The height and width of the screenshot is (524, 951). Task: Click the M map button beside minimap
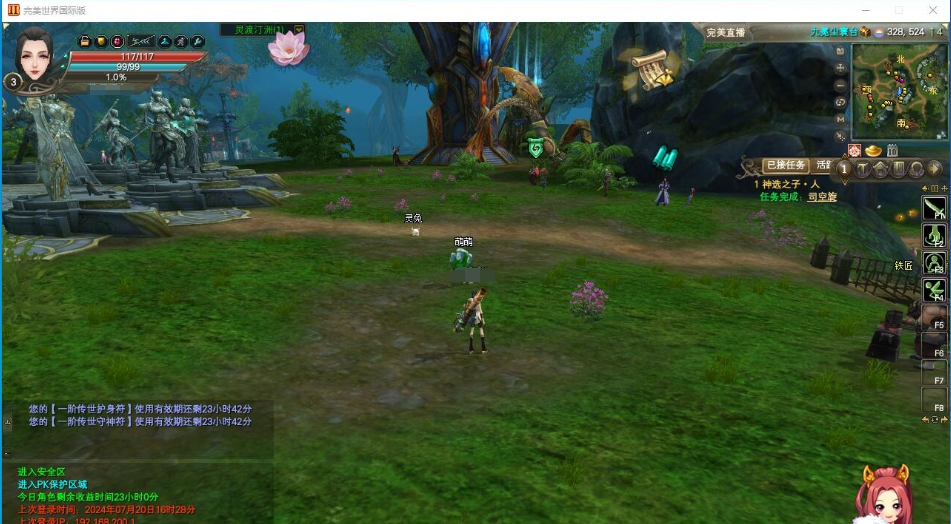tap(841, 118)
